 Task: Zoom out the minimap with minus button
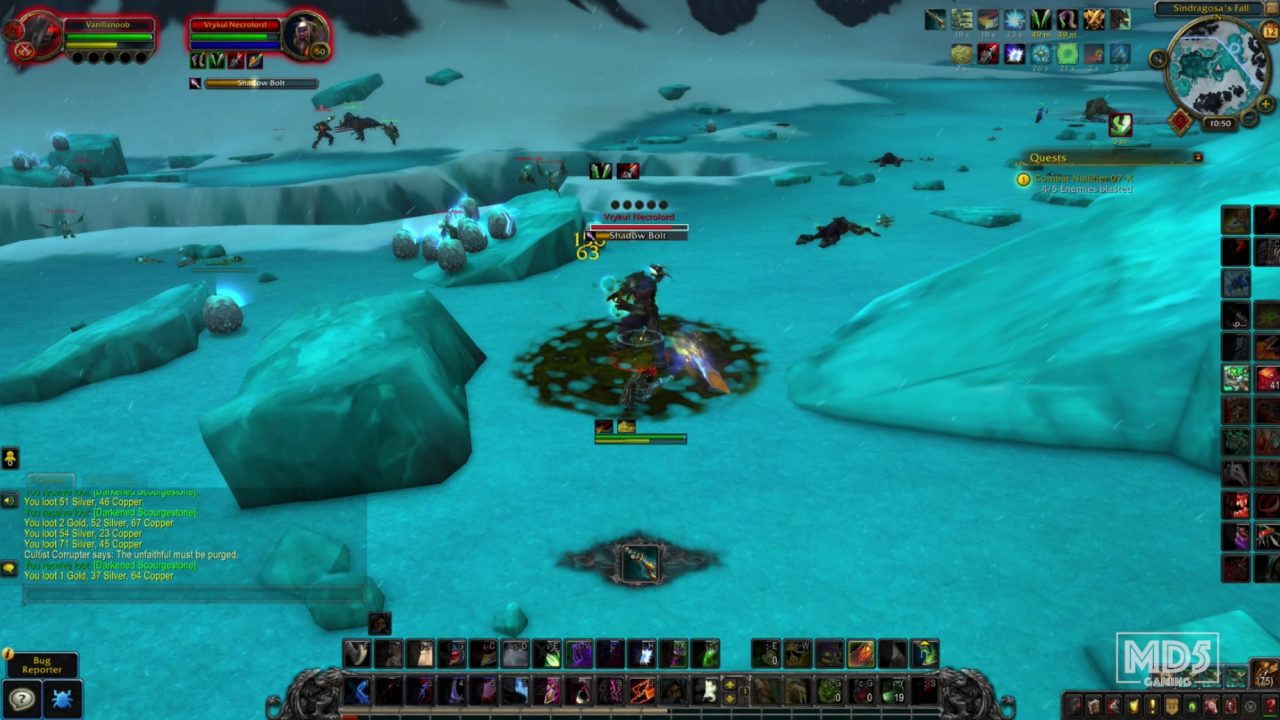point(1249,118)
